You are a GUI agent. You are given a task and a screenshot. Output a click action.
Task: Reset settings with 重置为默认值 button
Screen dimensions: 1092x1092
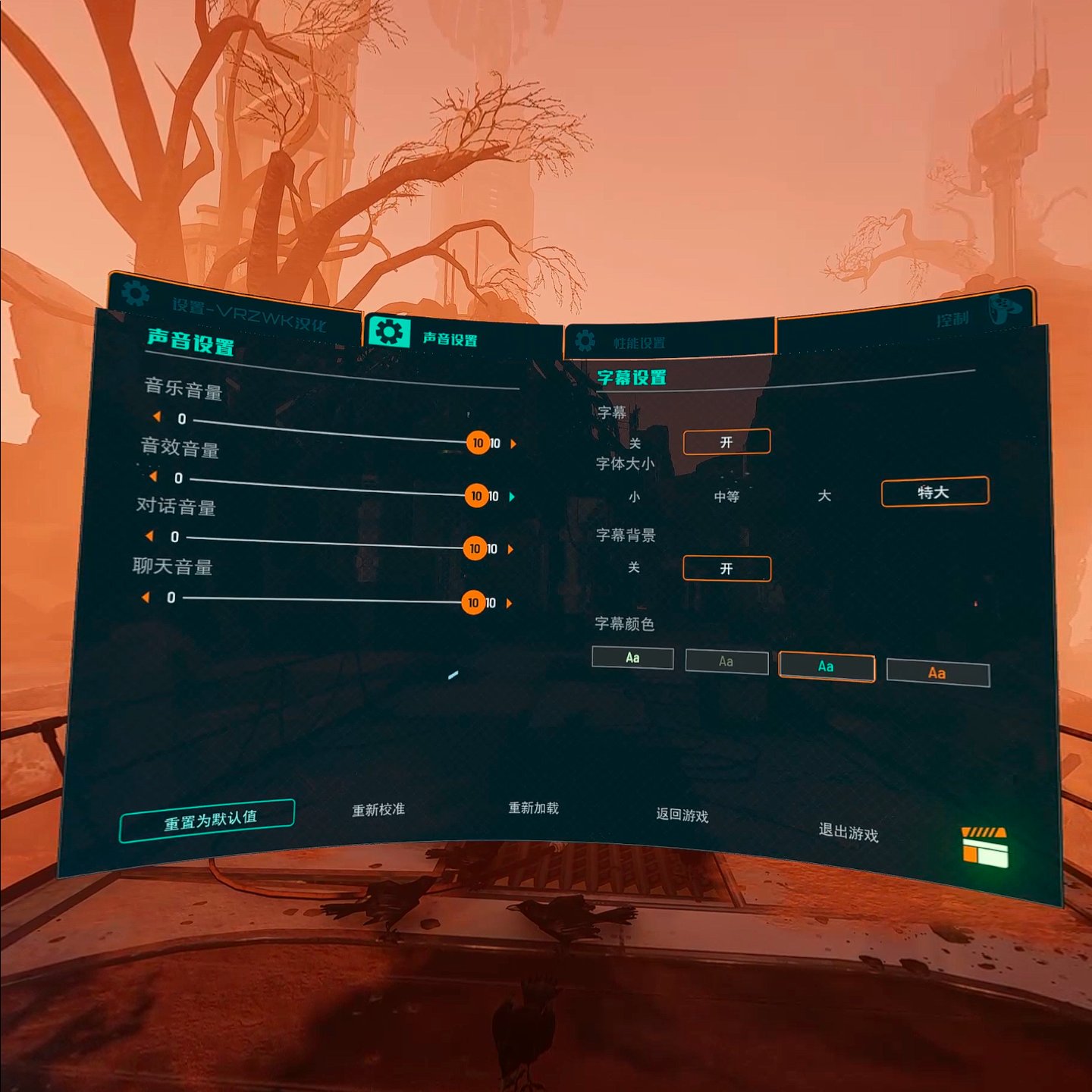(207, 821)
